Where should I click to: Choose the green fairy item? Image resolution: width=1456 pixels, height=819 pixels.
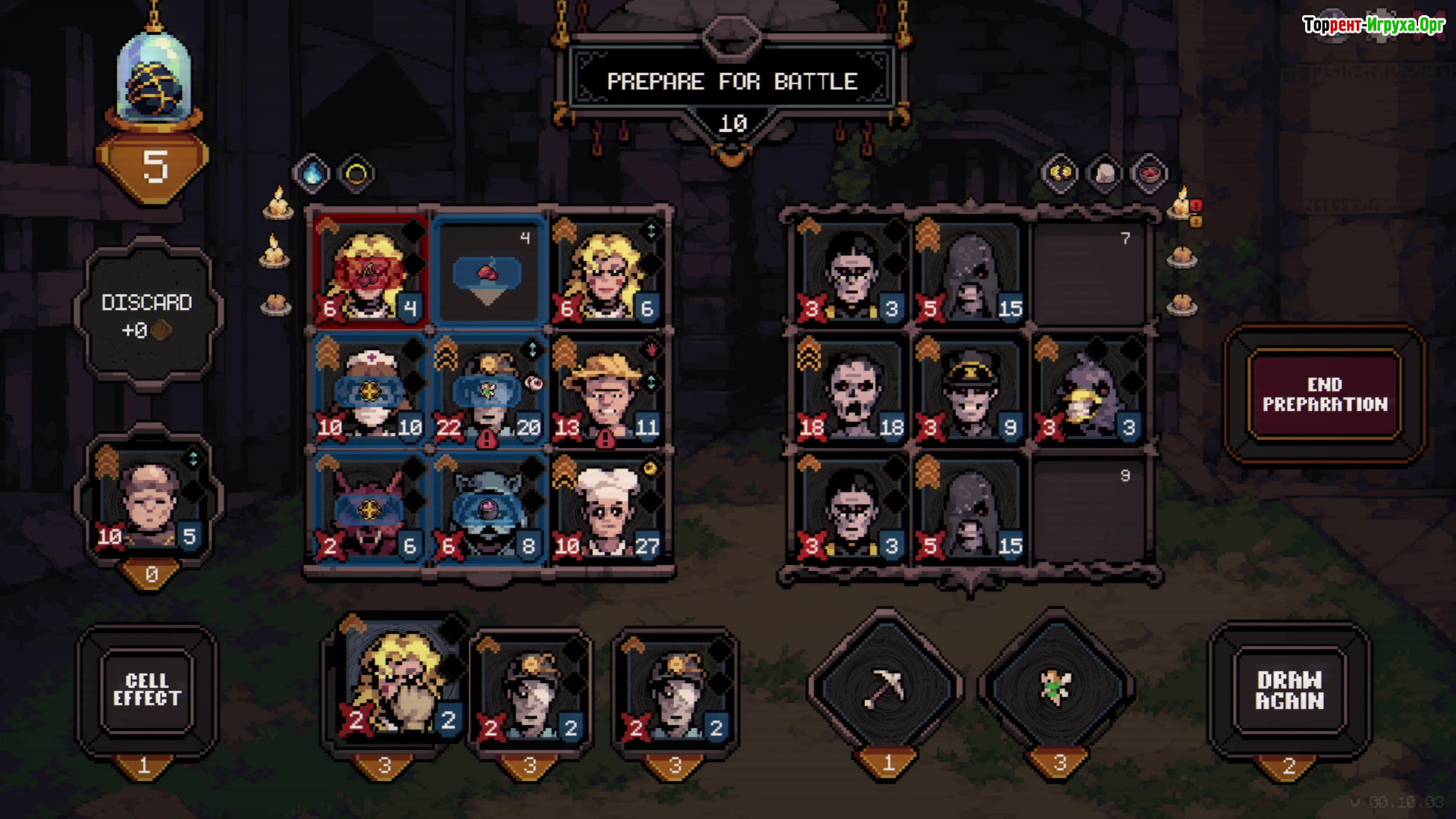(x=1056, y=689)
